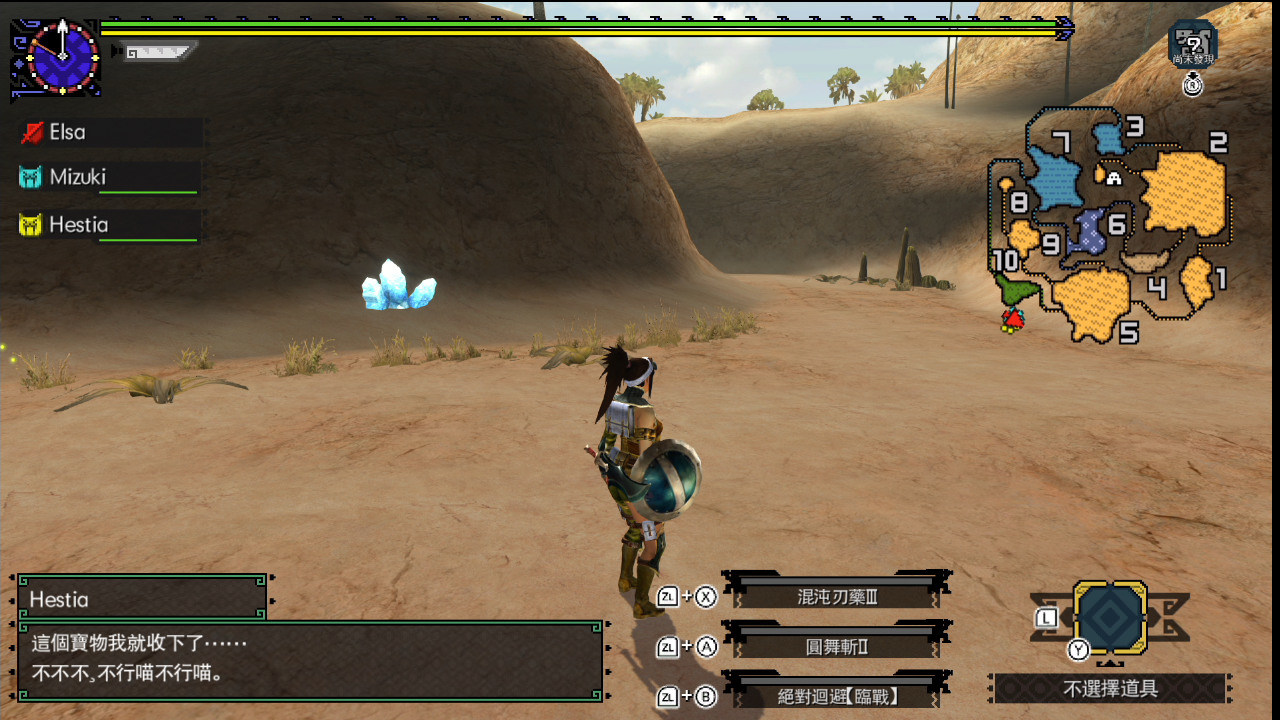Click the quest timer clock
The width and height of the screenshot is (1280, 720).
coord(62,55)
